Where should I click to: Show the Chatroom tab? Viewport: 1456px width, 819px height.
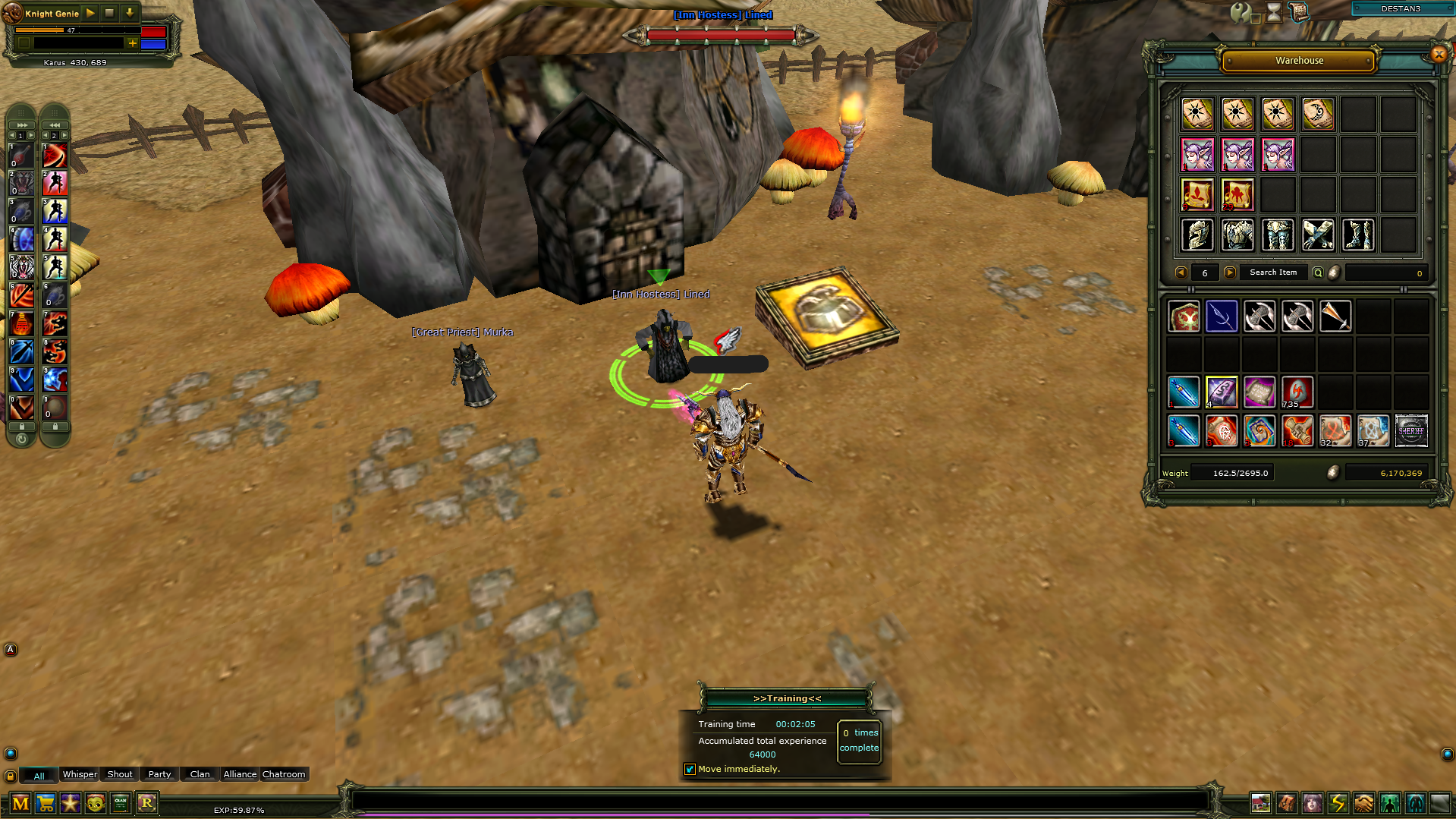coord(284,774)
